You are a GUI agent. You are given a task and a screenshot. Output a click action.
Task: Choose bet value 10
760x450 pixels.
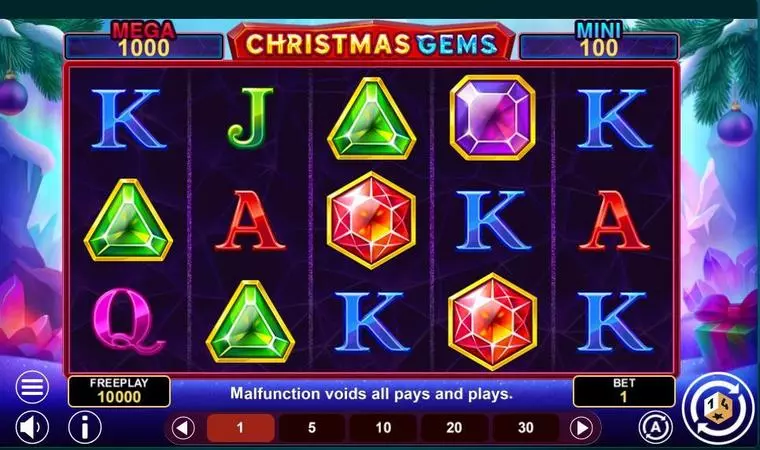383,428
